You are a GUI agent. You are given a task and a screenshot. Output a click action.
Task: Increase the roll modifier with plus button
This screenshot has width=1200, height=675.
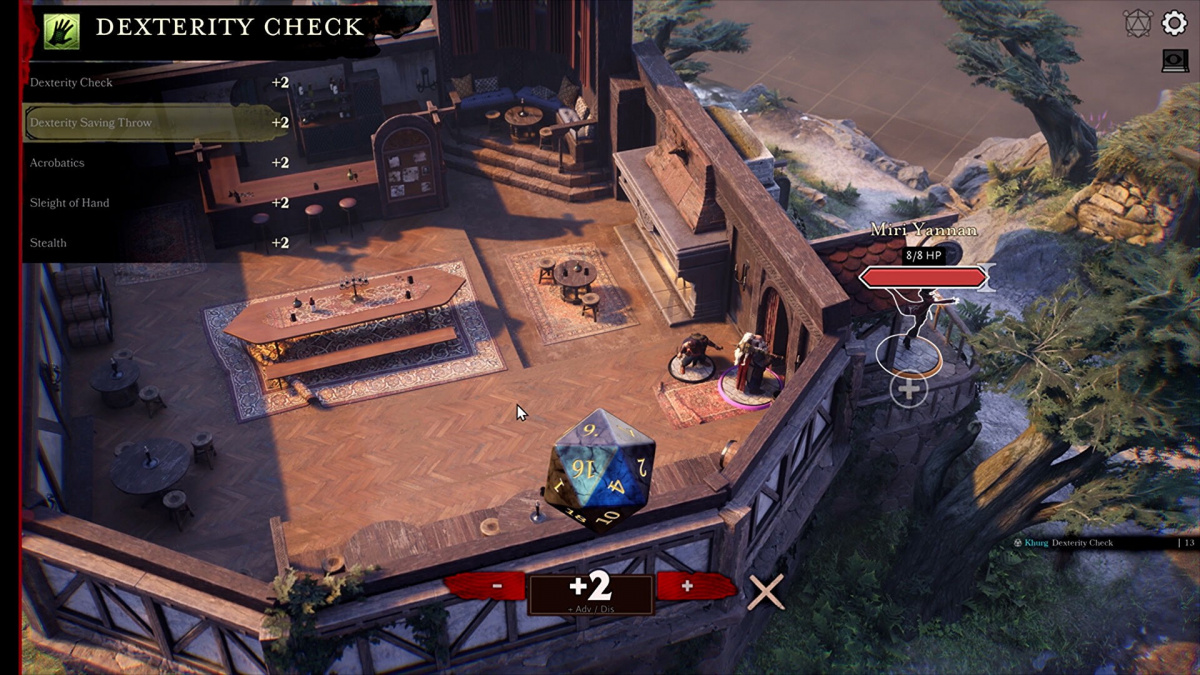(x=686, y=587)
